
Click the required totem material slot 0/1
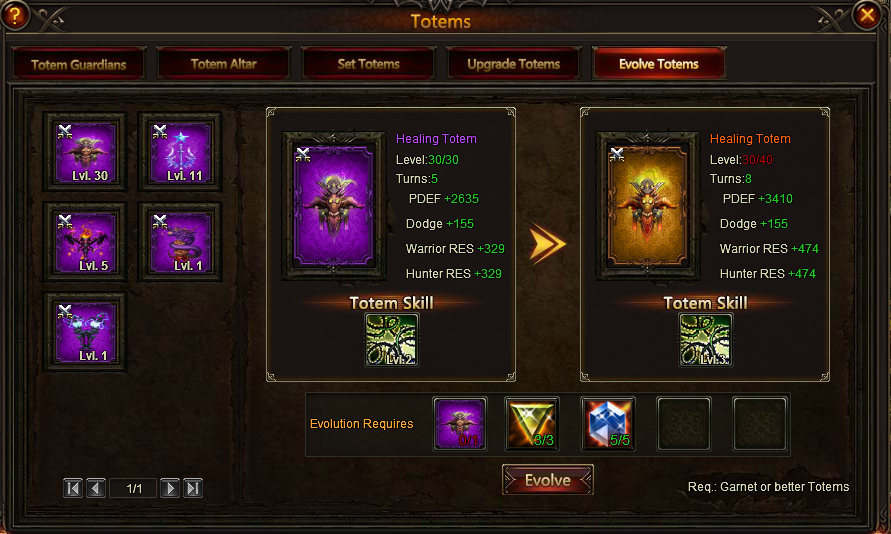pyautogui.click(x=460, y=424)
